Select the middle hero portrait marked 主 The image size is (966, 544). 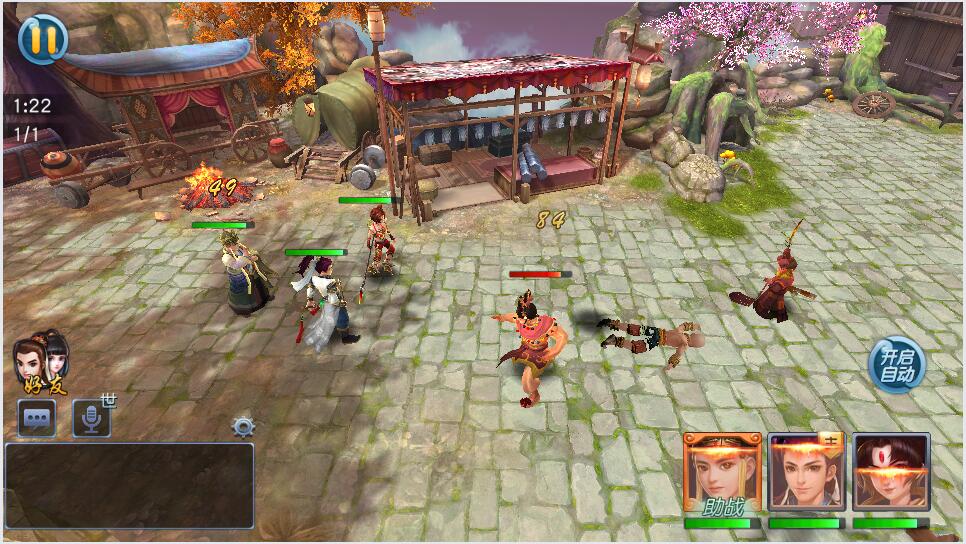point(806,473)
